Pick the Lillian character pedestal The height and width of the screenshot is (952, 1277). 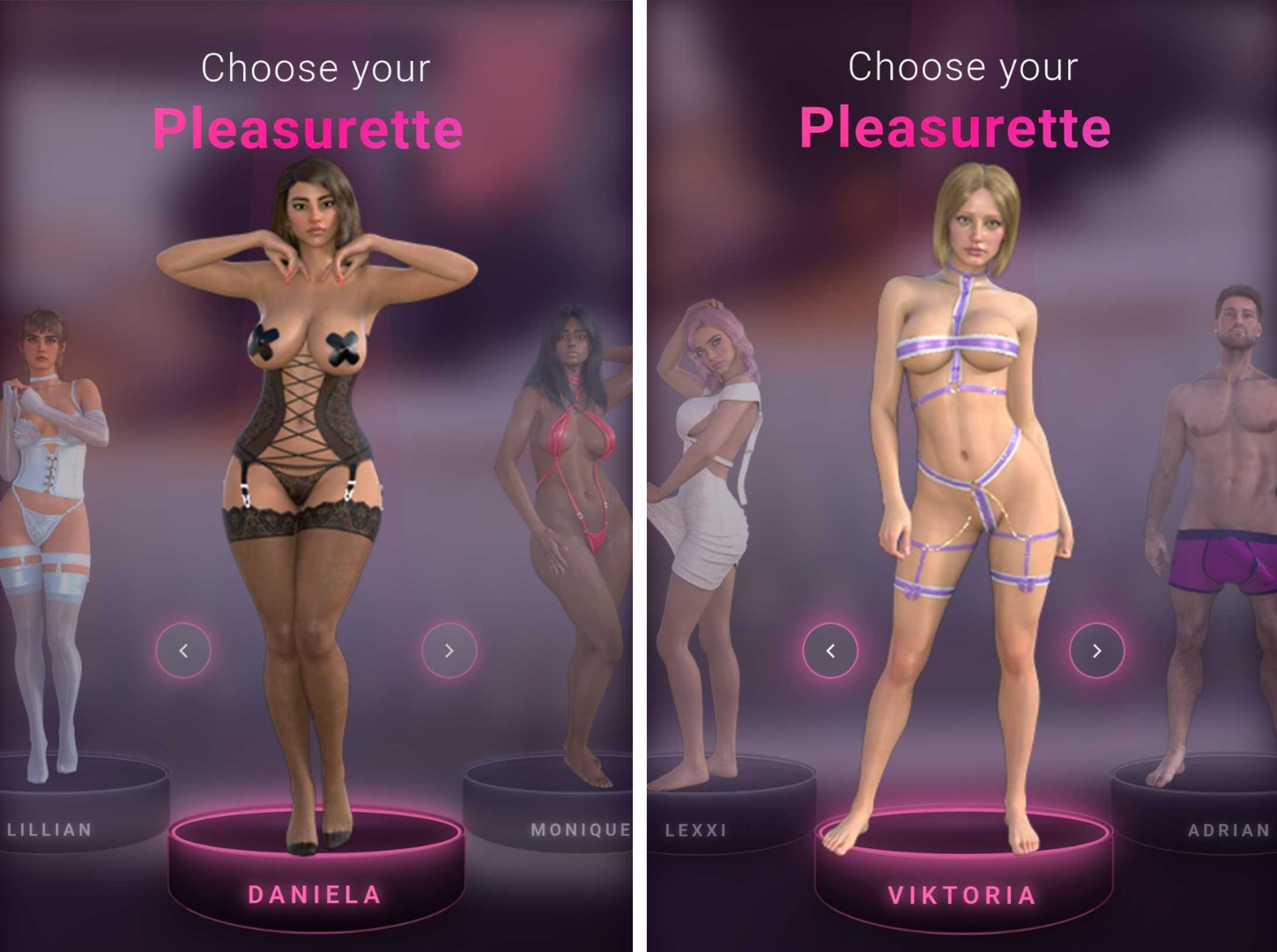point(62,815)
